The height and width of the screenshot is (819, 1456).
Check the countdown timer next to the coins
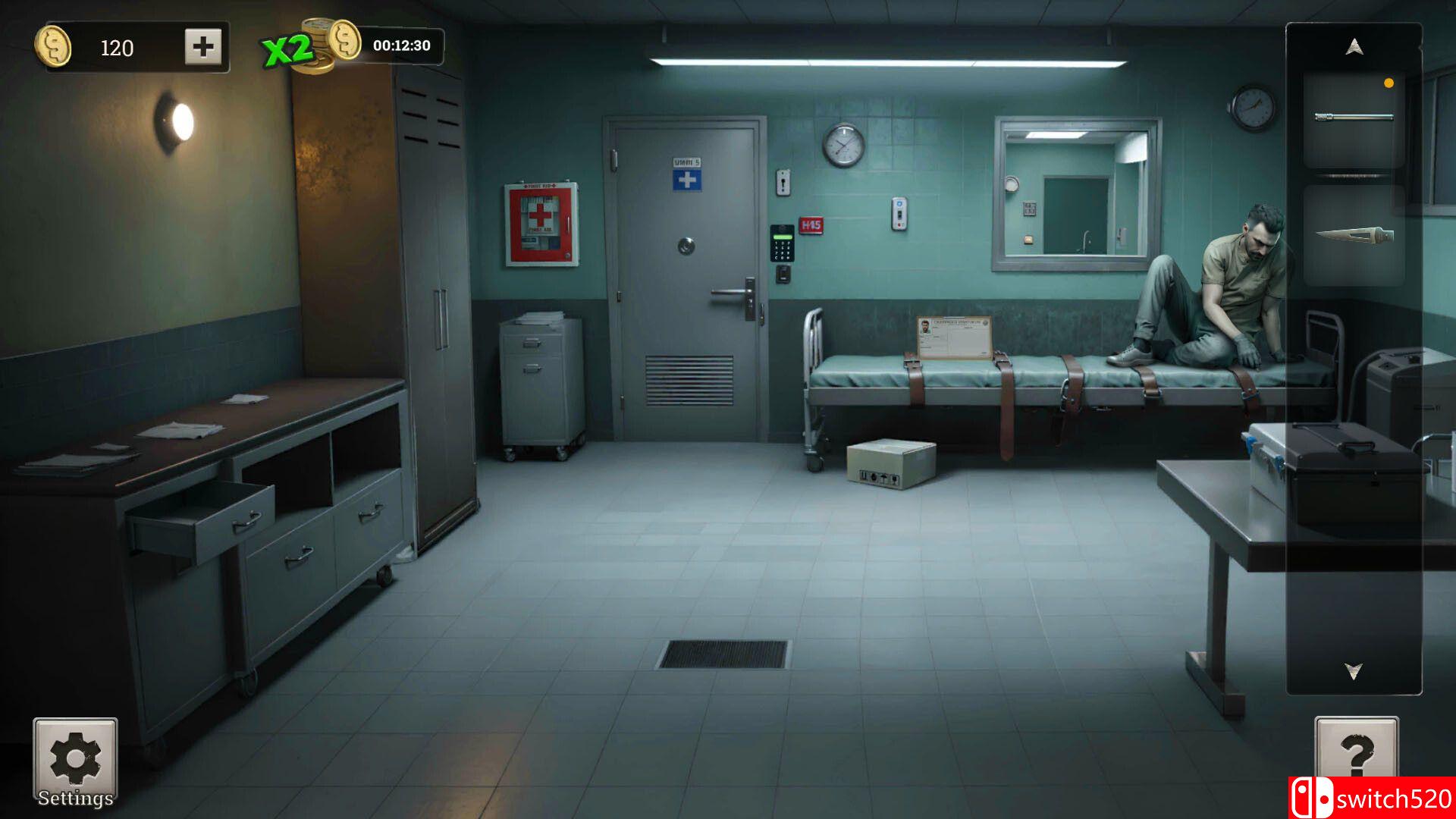tap(400, 46)
